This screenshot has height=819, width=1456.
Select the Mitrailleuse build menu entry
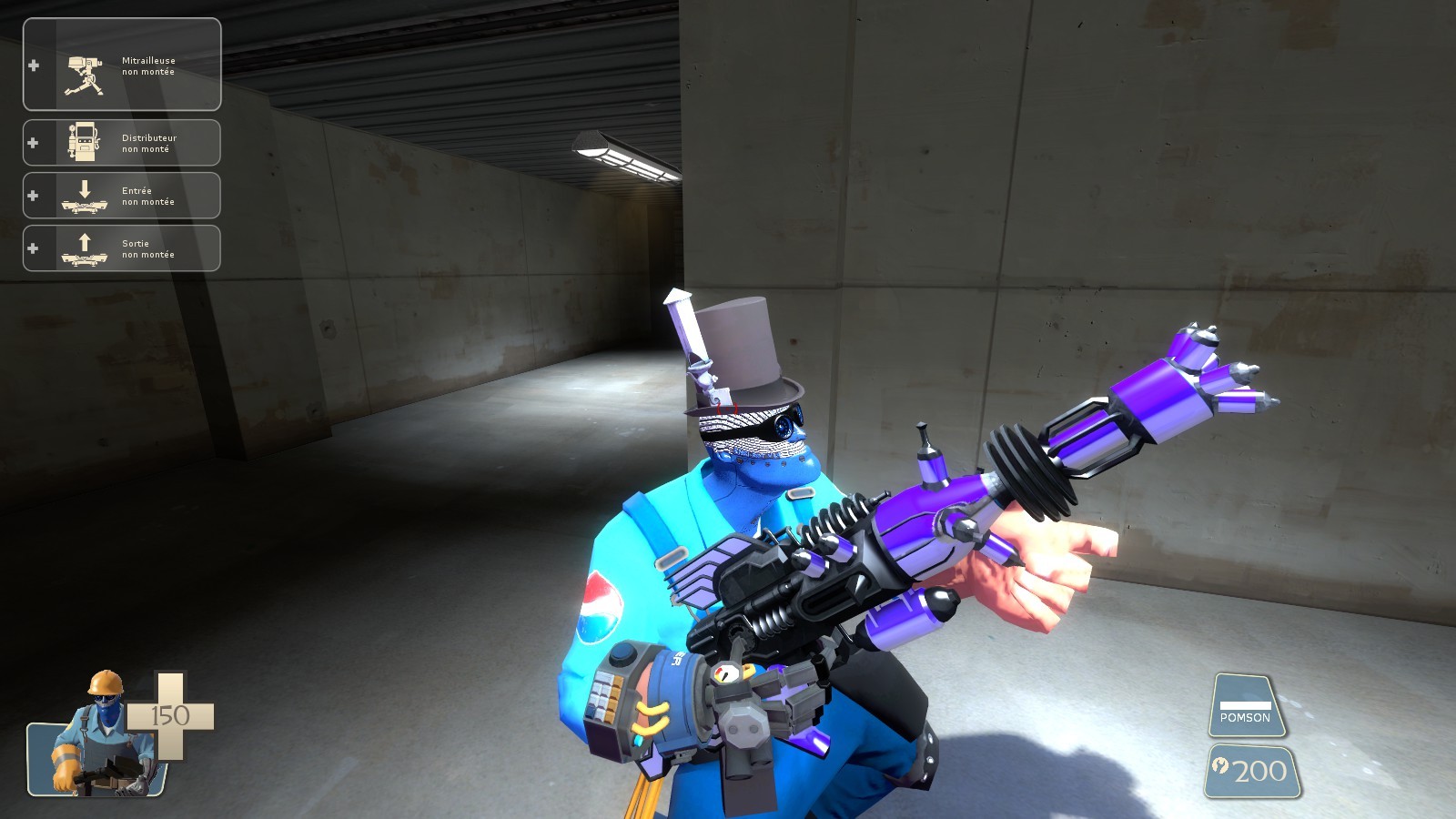pyautogui.click(x=121, y=64)
